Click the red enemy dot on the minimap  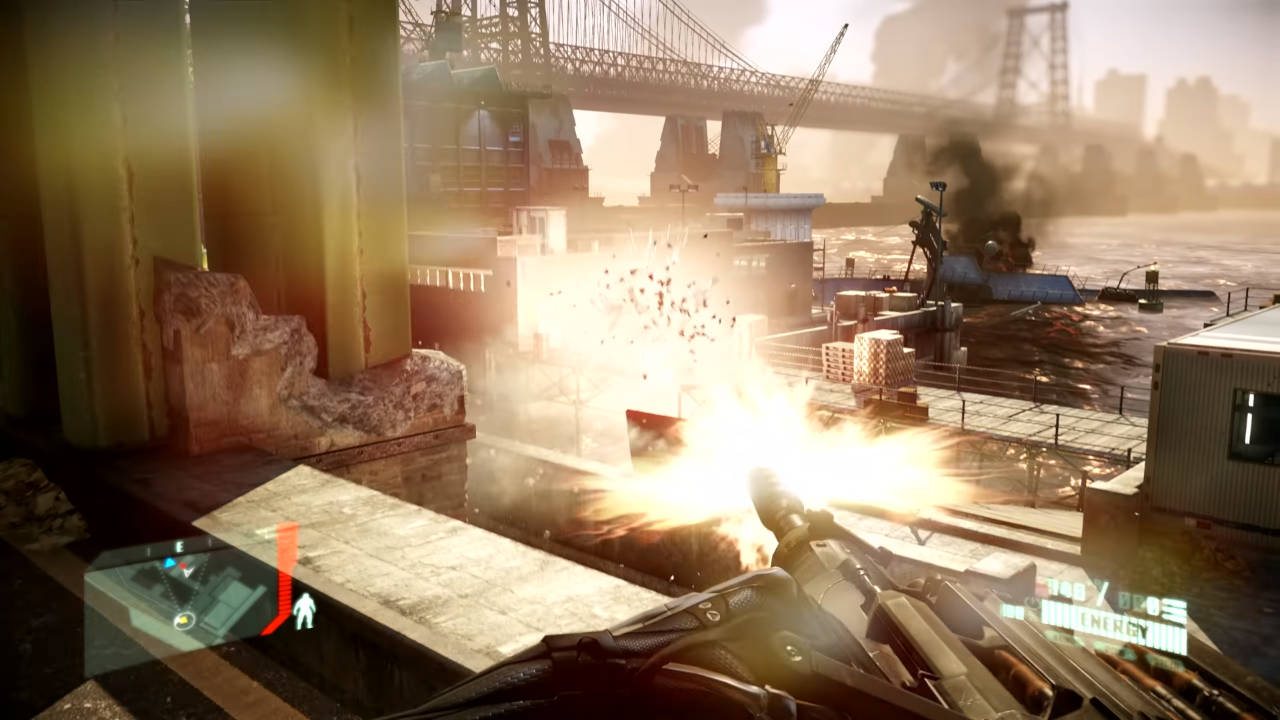click(183, 565)
